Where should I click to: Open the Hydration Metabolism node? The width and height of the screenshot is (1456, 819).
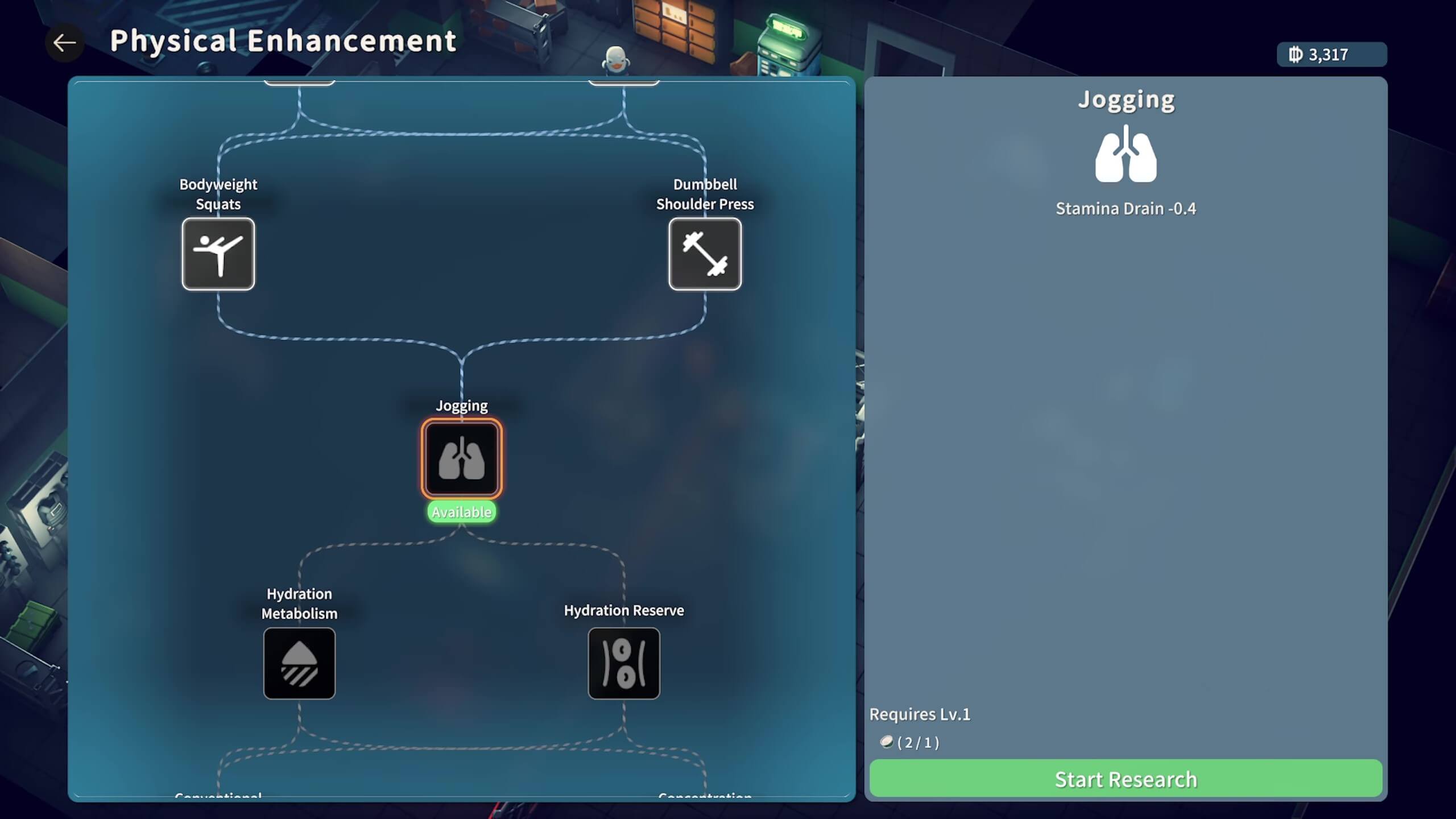[299, 663]
